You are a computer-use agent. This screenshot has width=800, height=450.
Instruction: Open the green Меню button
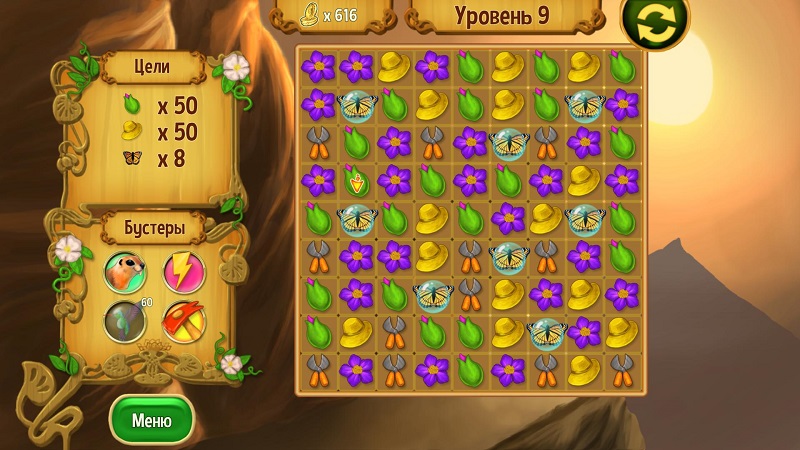pyautogui.click(x=151, y=420)
